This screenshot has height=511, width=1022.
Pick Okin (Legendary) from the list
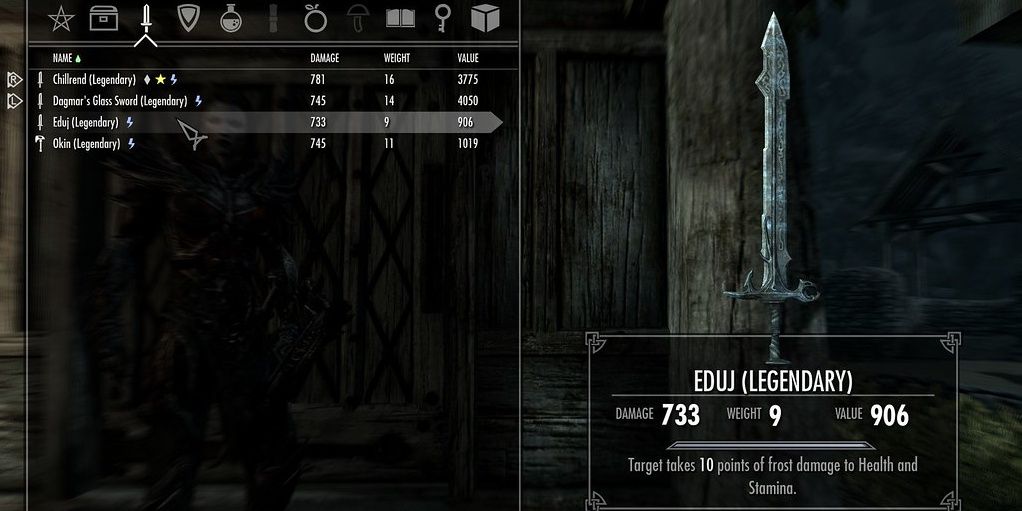pyautogui.click(x=86, y=144)
